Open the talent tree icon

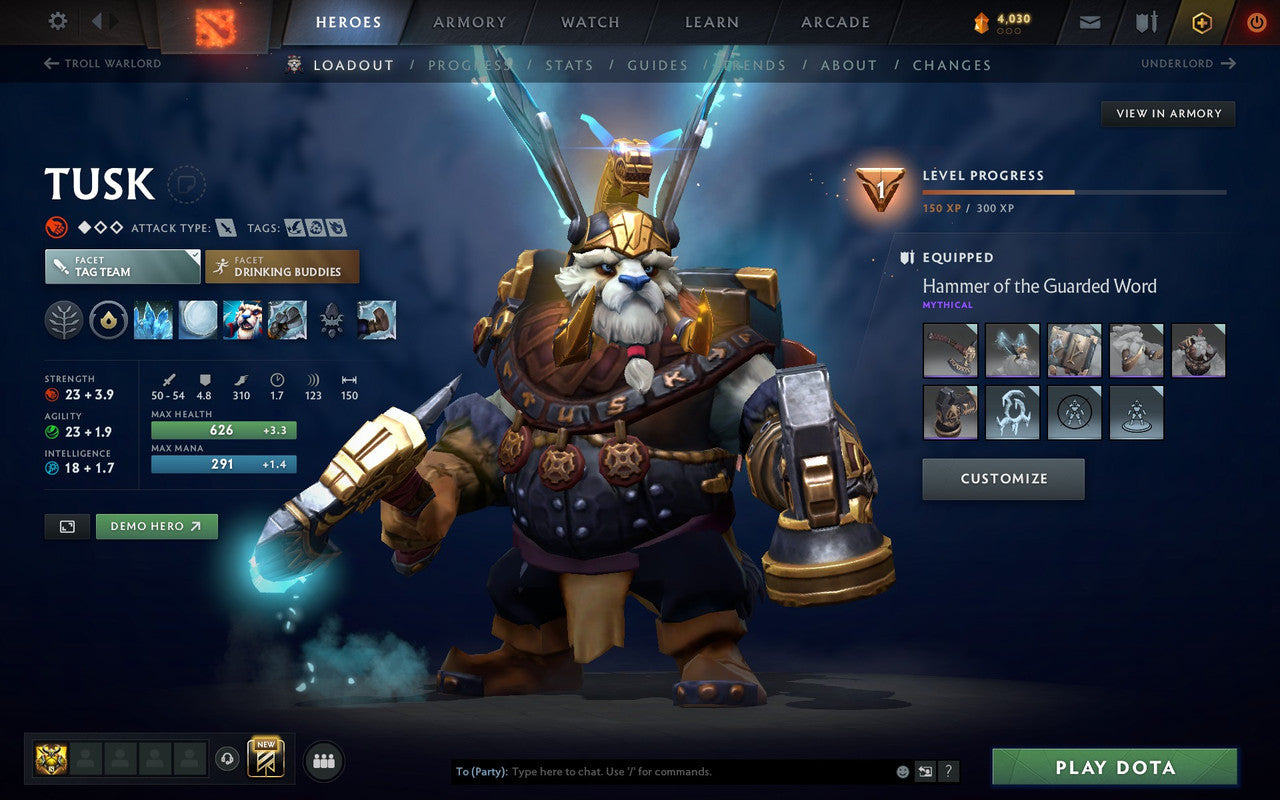pyautogui.click(x=64, y=320)
